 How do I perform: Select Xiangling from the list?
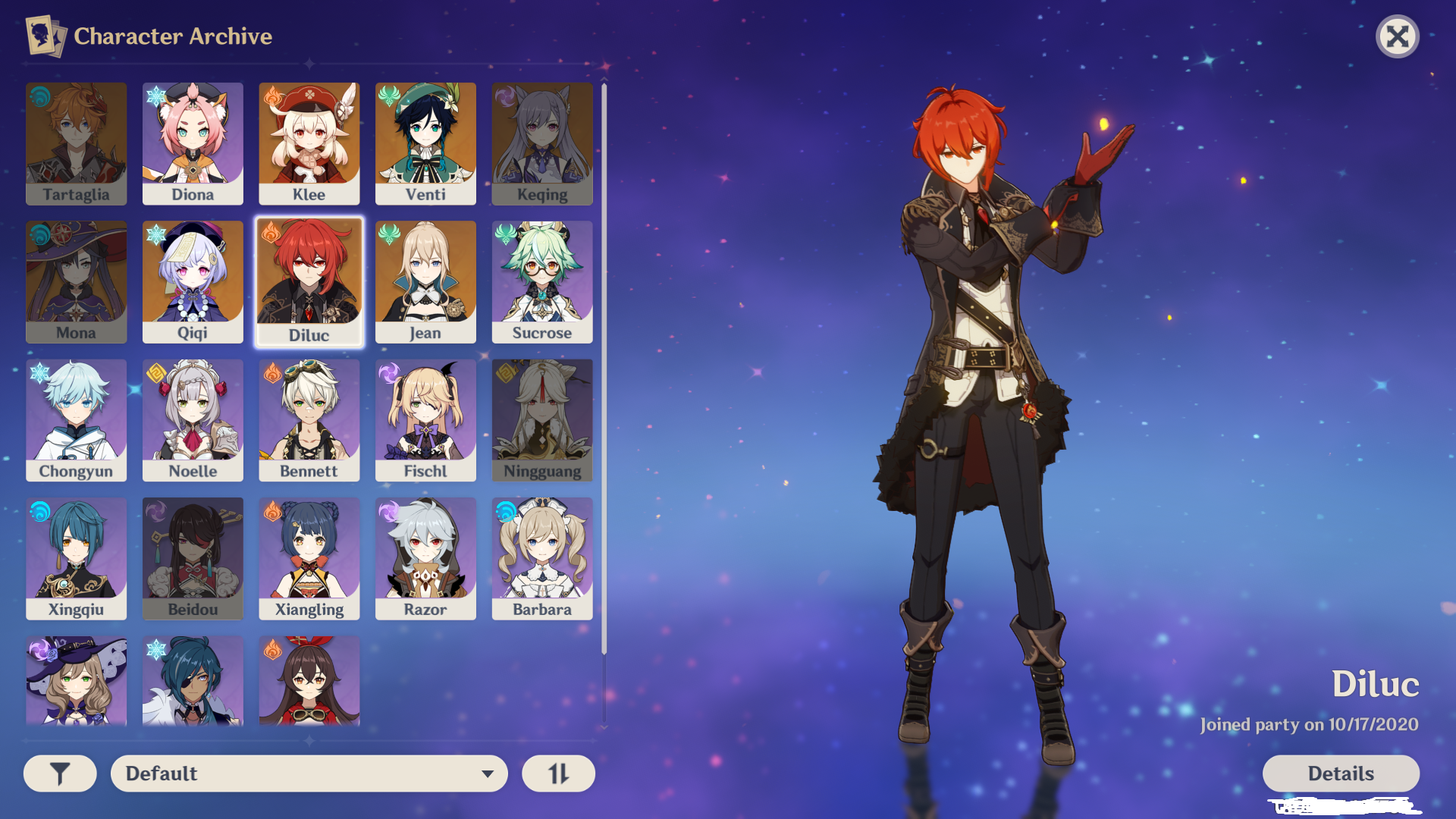[309, 559]
